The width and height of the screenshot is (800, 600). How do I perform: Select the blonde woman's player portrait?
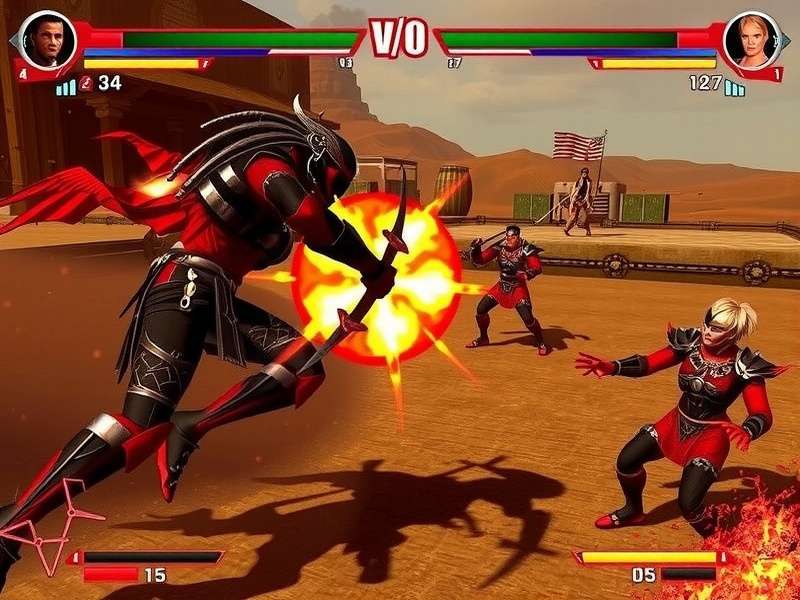tap(751, 40)
